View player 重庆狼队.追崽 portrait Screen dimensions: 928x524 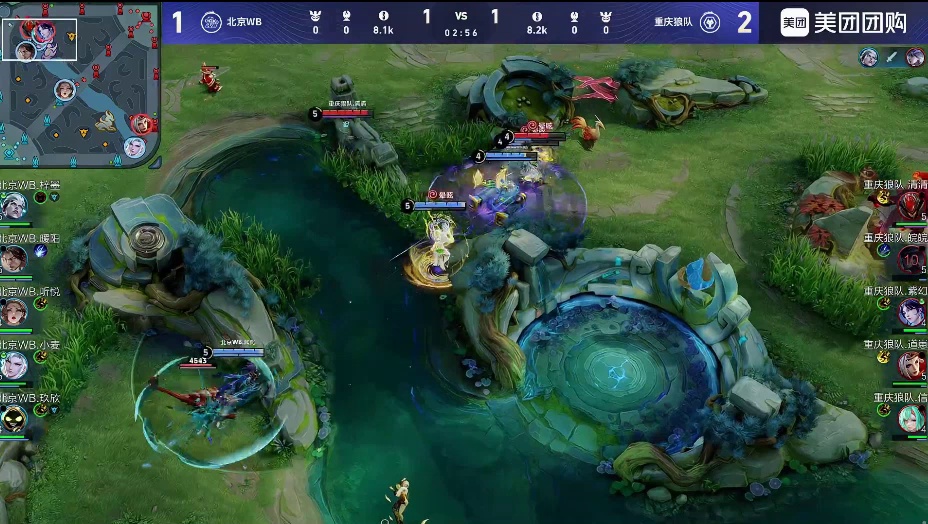[911, 365]
